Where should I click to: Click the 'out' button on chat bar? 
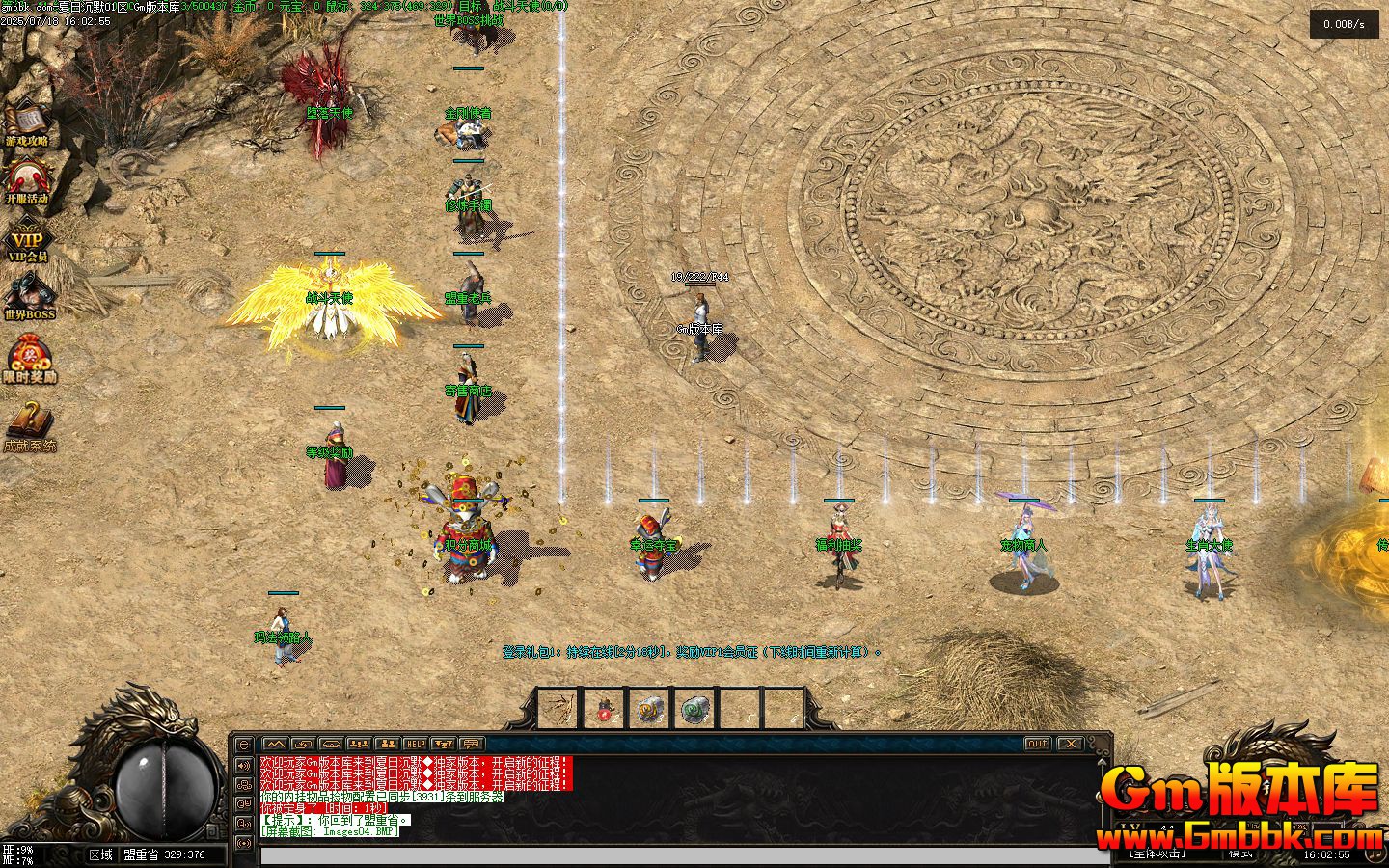(x=1037, y=744)
